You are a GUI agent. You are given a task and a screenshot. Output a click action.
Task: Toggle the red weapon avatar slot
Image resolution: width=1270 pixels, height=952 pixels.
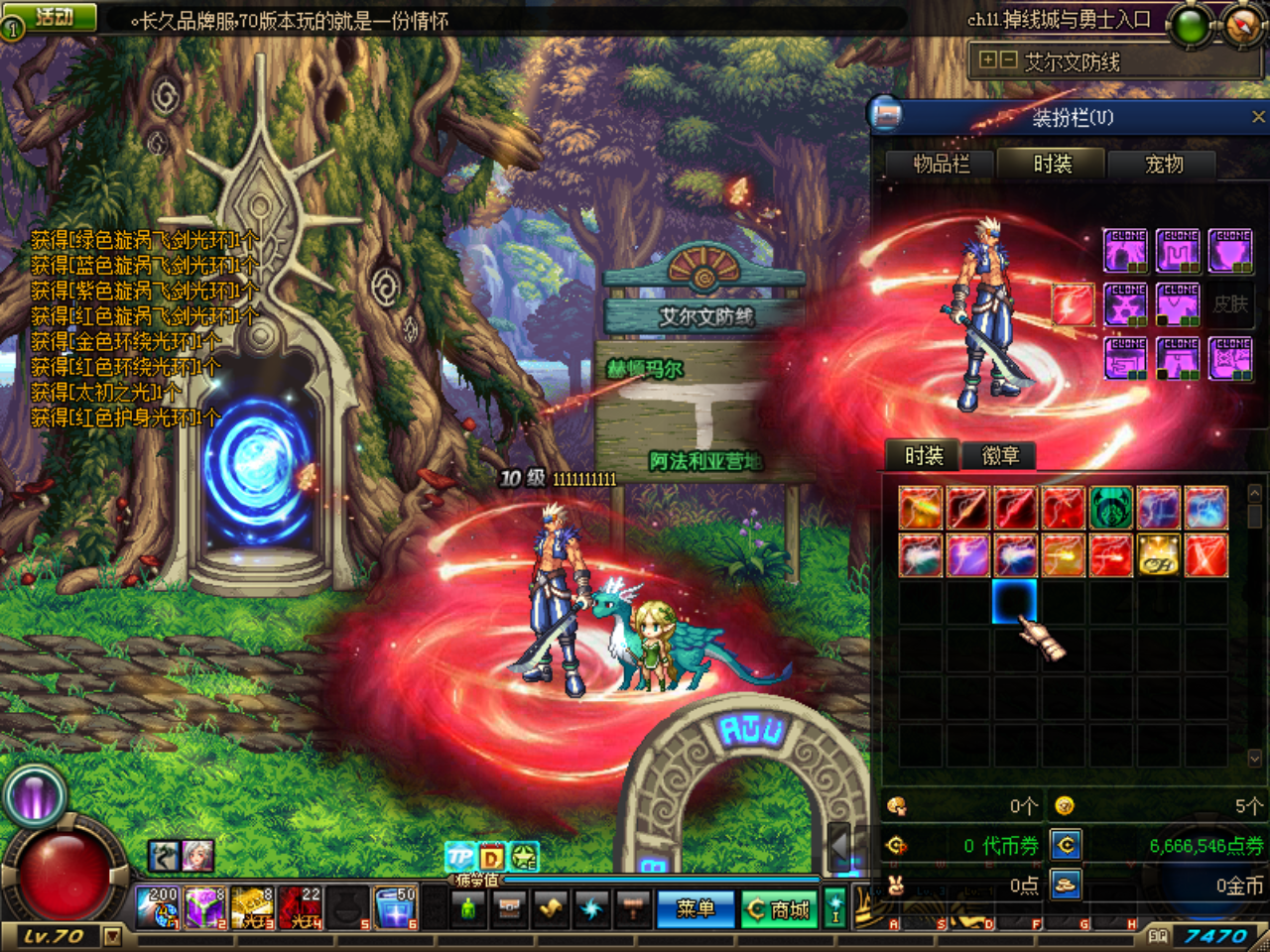click(1073, 304)
